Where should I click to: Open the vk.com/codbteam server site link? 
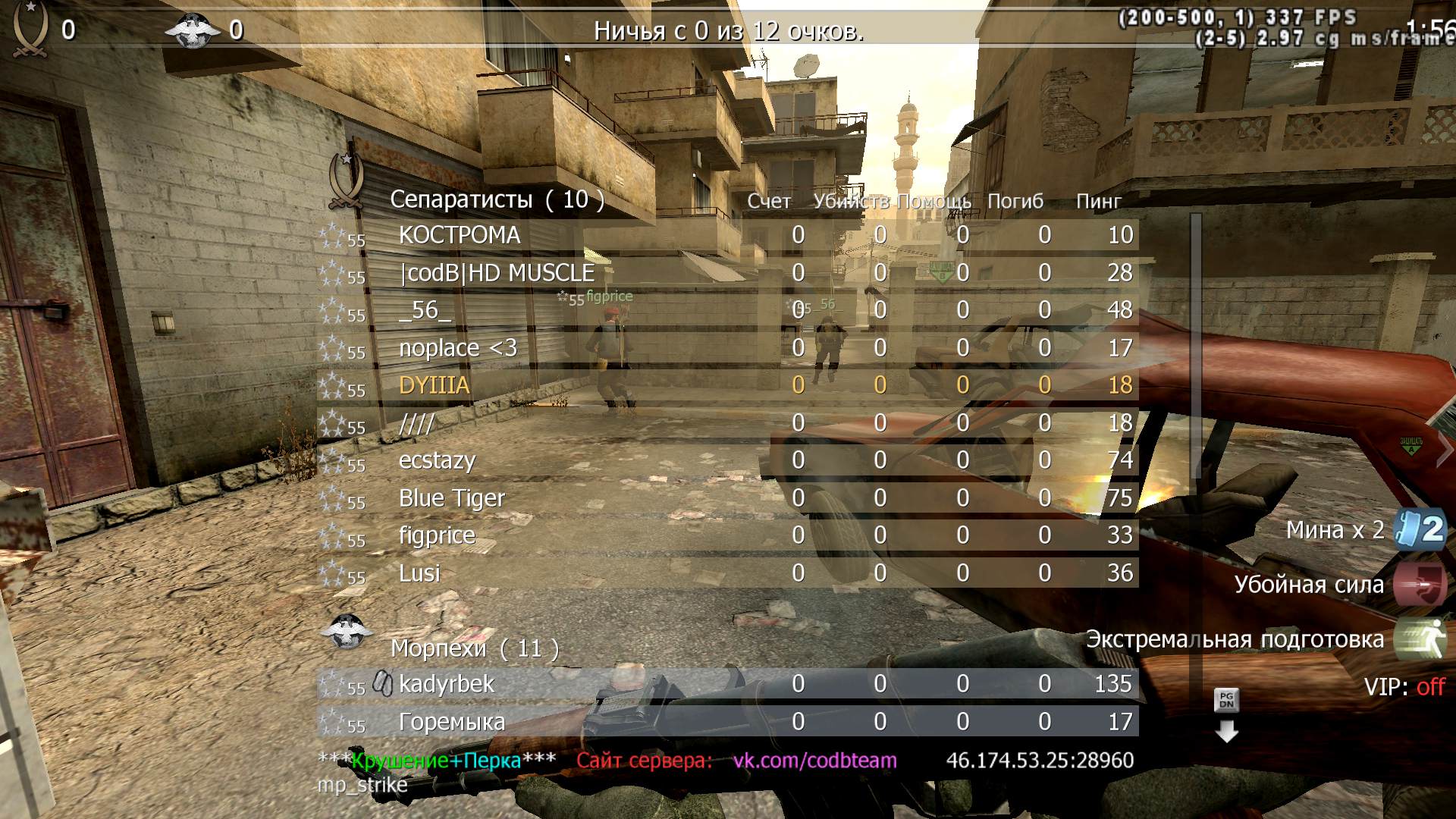[x=814, y=761]
